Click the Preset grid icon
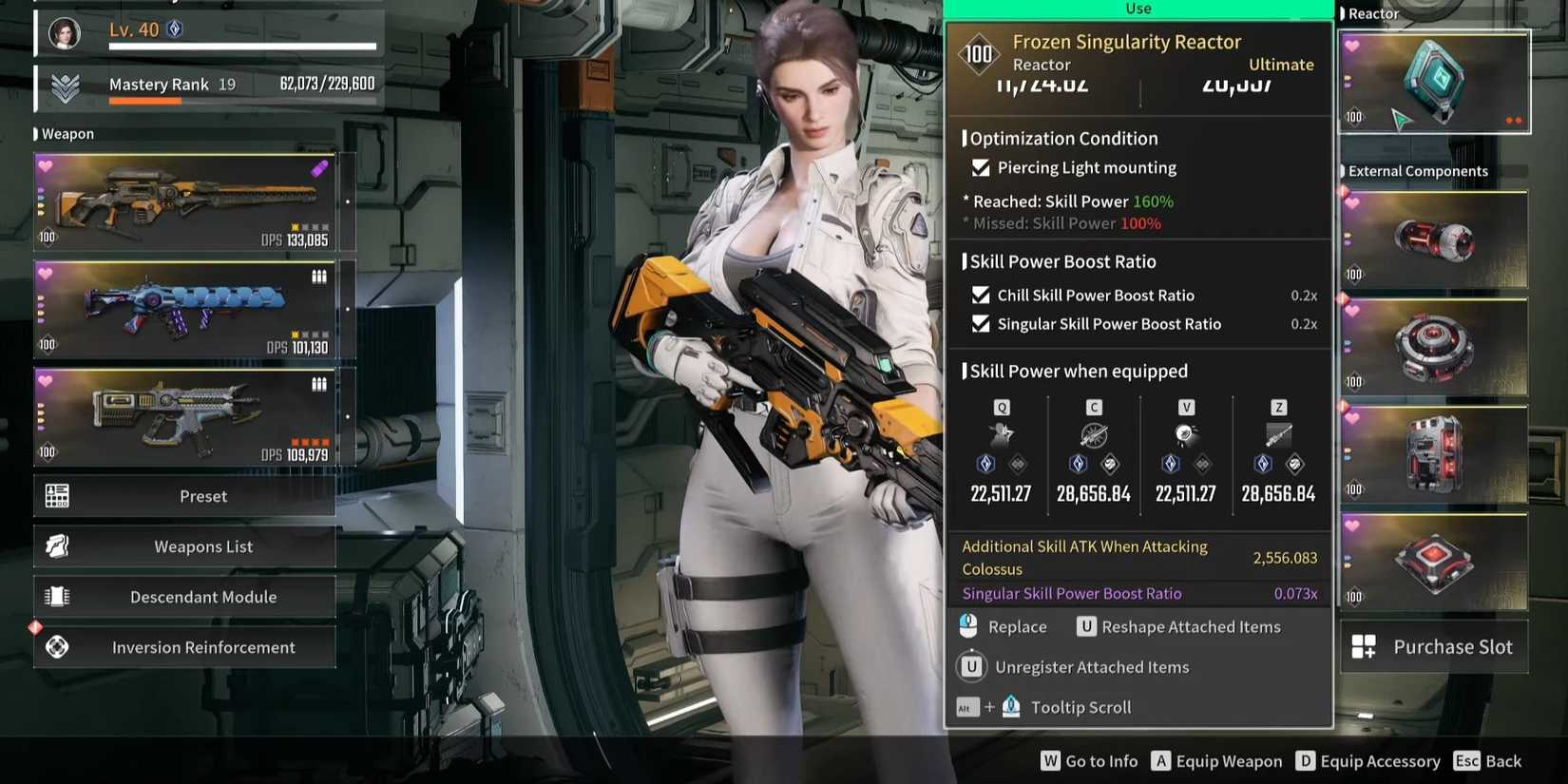 [58, 495]
